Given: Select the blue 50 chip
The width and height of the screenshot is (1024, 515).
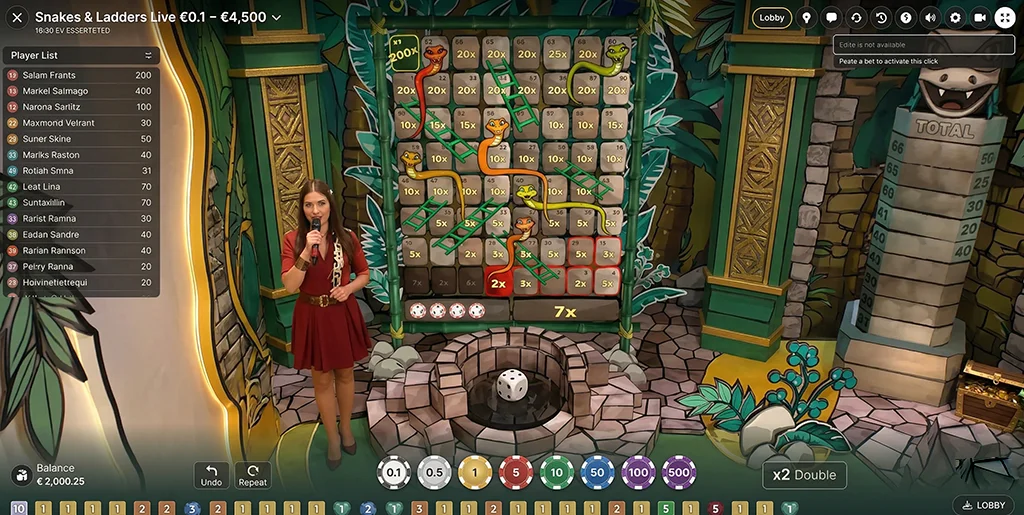Looking at the screenshot, I should [x=598, y=473].
